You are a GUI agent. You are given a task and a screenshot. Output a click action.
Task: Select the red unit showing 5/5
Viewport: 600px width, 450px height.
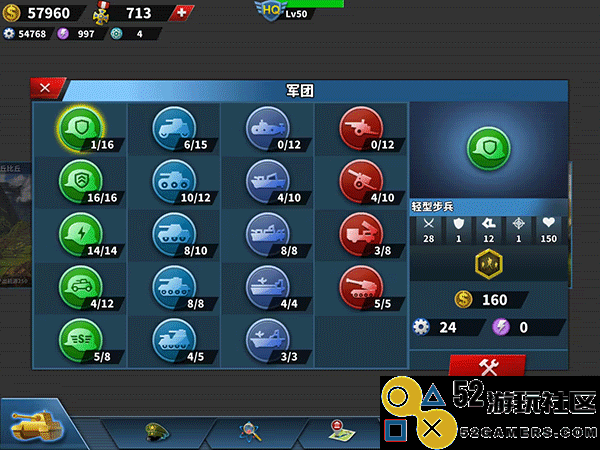[360, 282]
